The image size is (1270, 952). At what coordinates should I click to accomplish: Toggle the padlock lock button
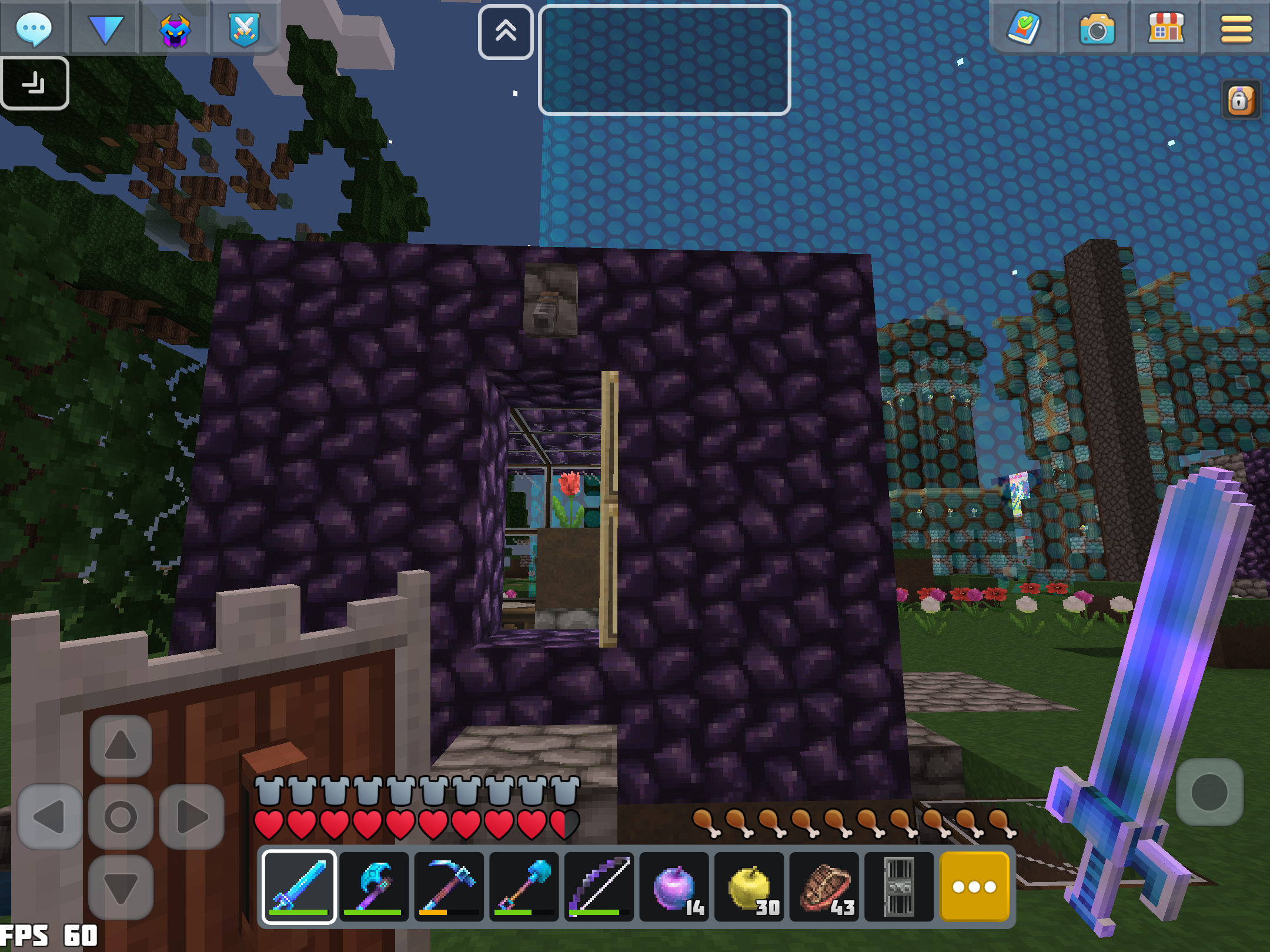(x=1241, y=100)
